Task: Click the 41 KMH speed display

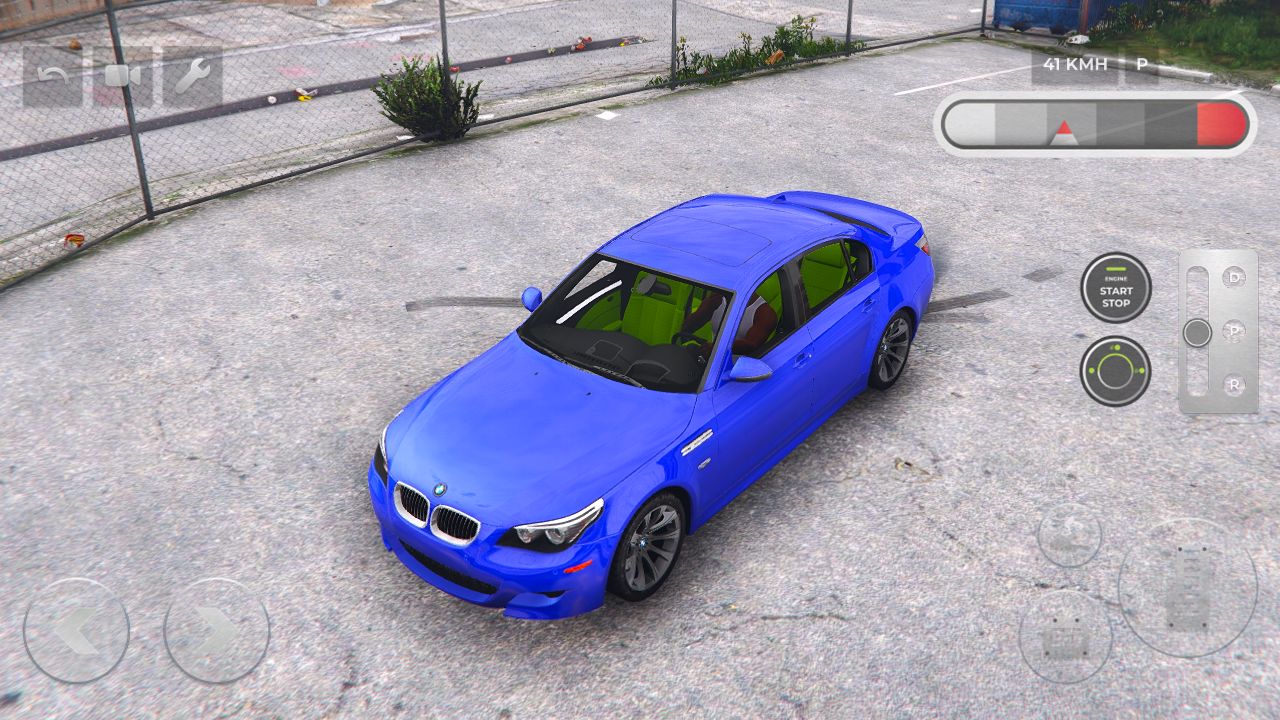Action: click(x=1074, y=64)
